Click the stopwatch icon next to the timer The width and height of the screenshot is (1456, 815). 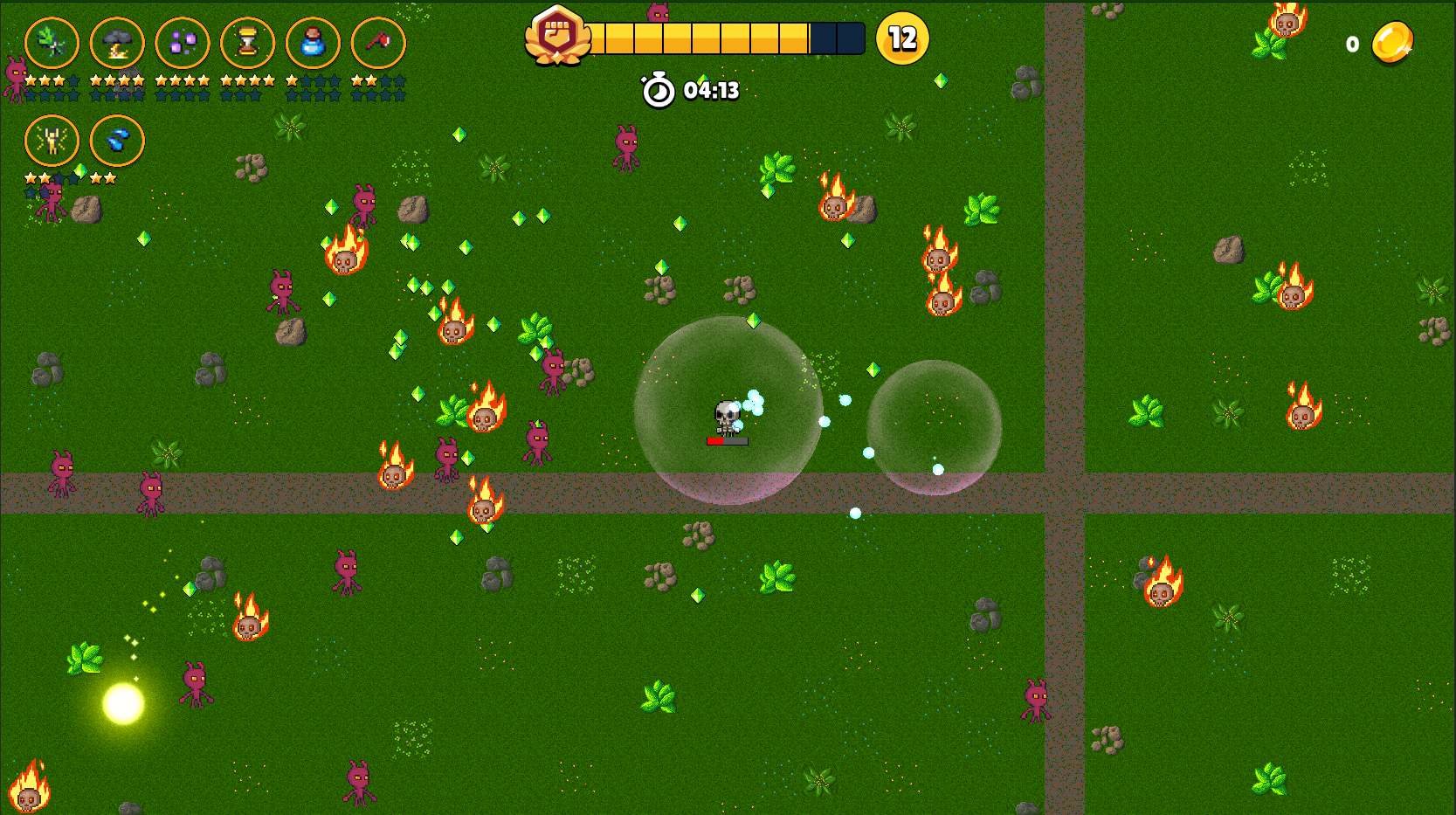(657, 88)
